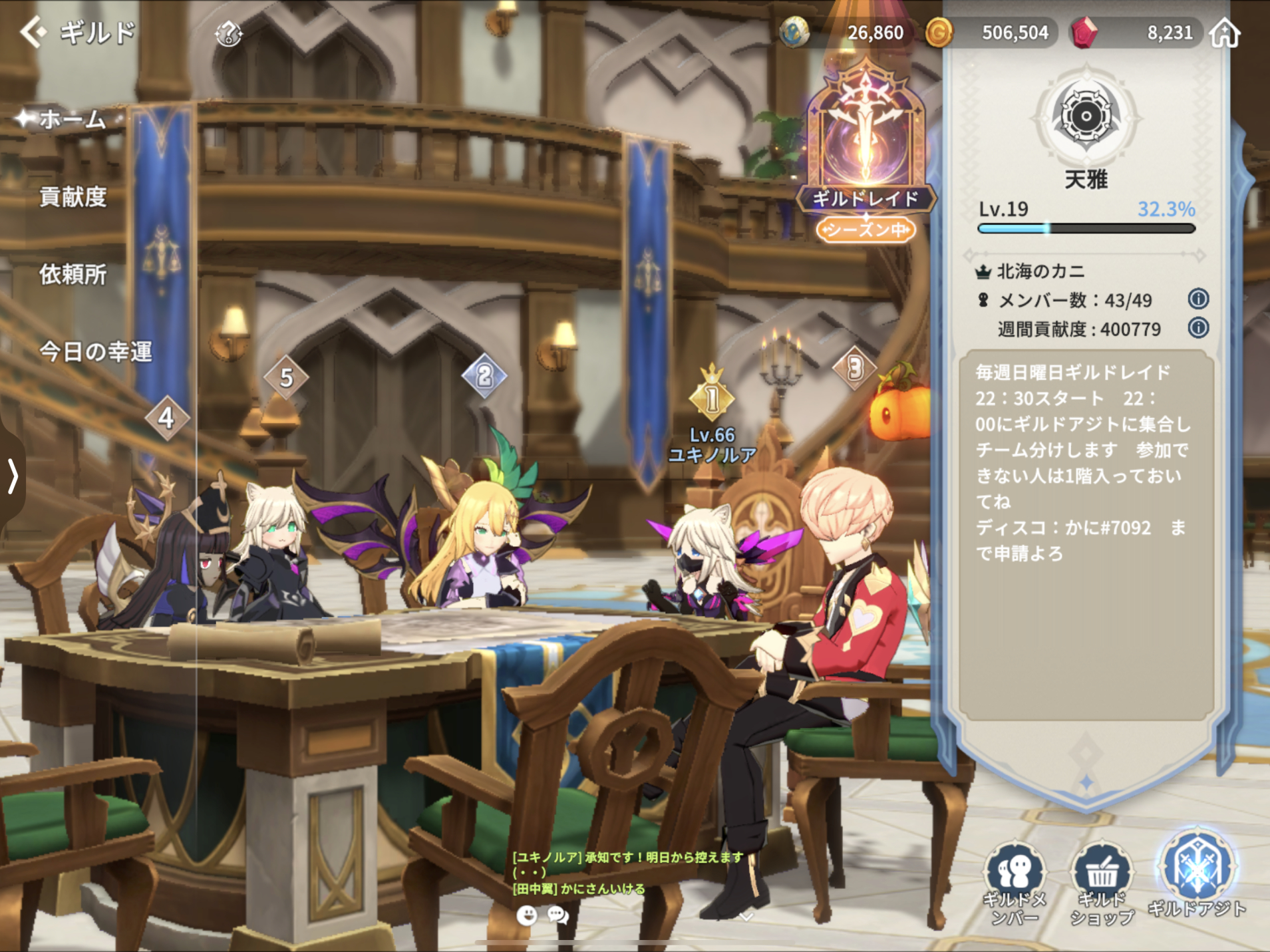Enter the ギルドレイド banner
This screenshot has height=952, width=1270.
pos(866,153)
